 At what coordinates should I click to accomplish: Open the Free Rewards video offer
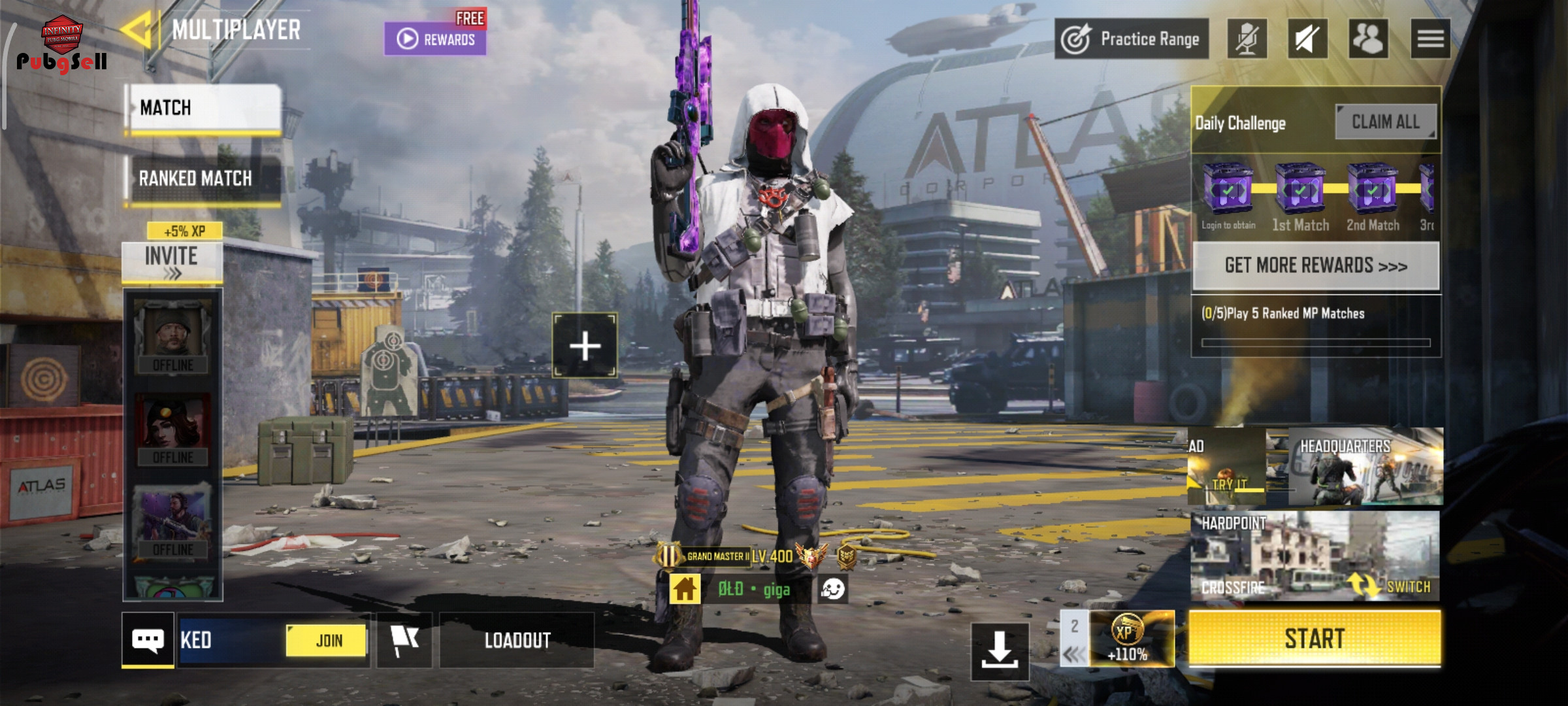point(435,39)
